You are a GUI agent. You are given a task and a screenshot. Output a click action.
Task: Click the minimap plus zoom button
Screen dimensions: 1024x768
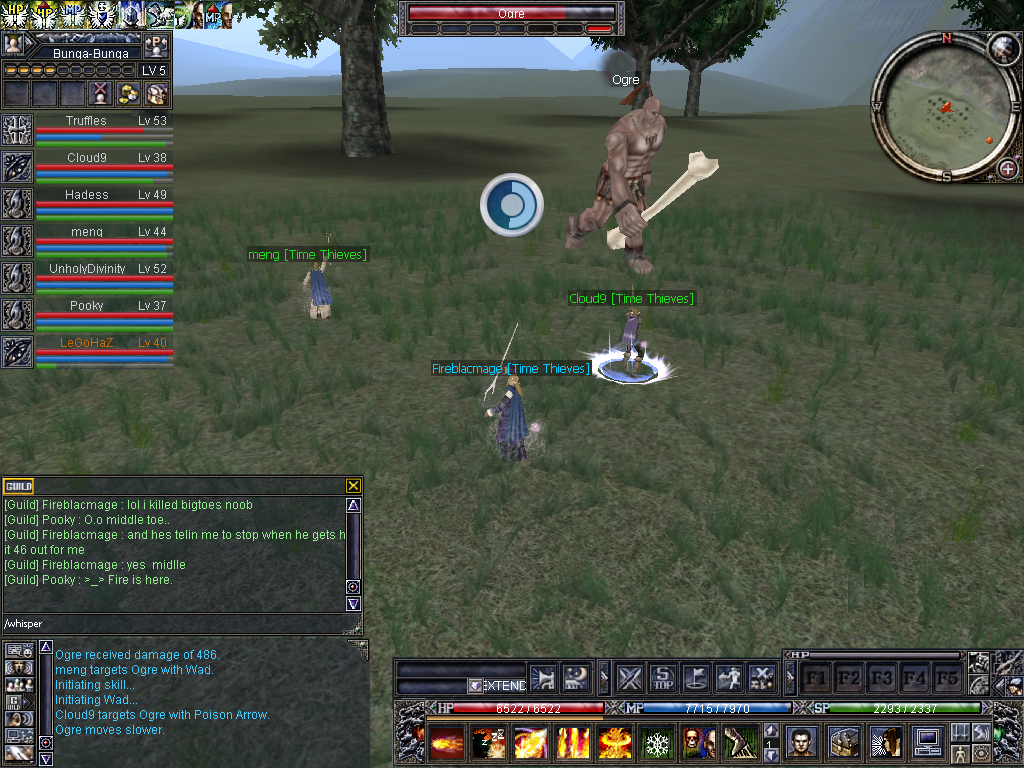coord(1007,169)
